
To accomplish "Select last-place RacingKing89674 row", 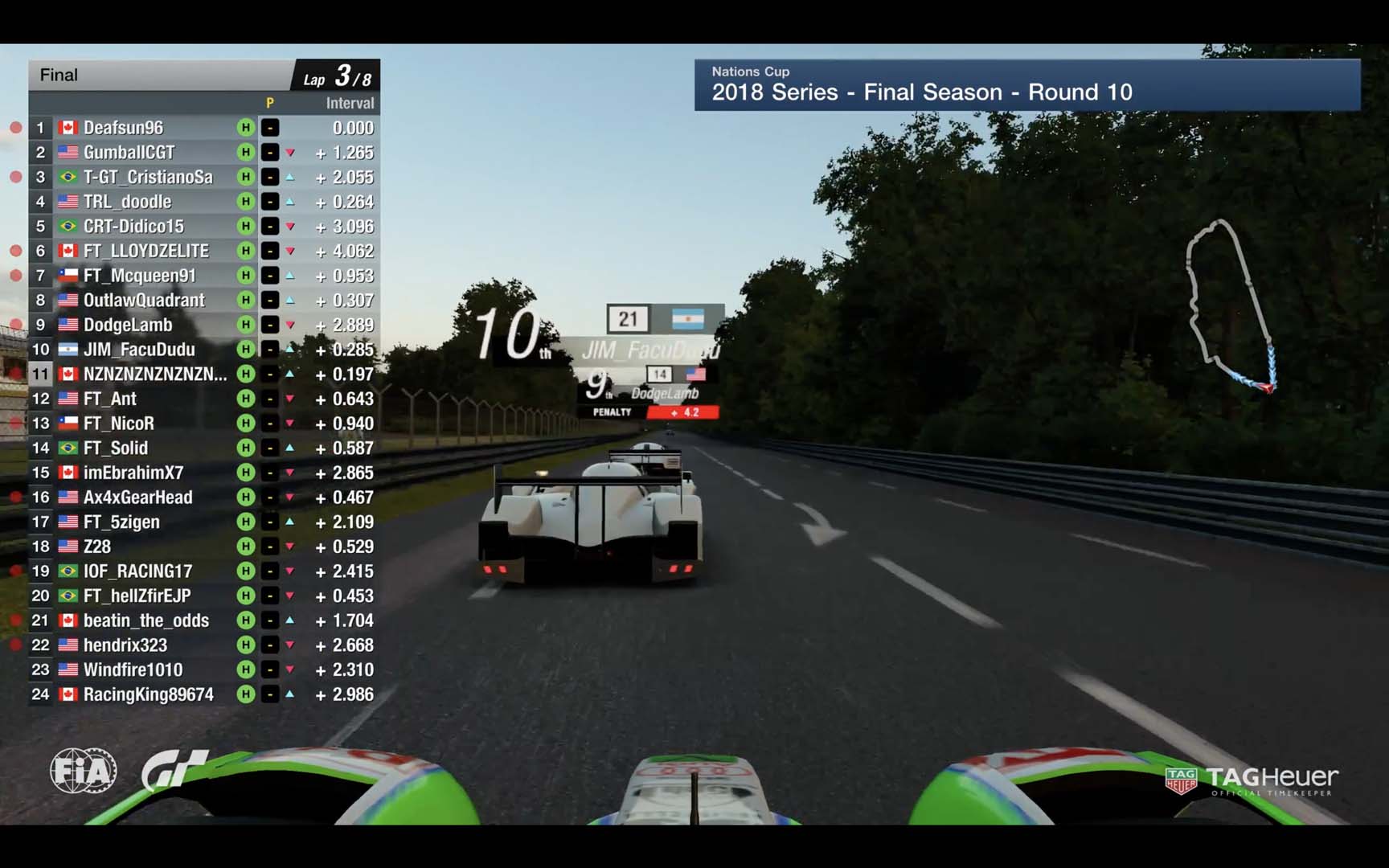I will pyautogui.click(x=148, y=694).
